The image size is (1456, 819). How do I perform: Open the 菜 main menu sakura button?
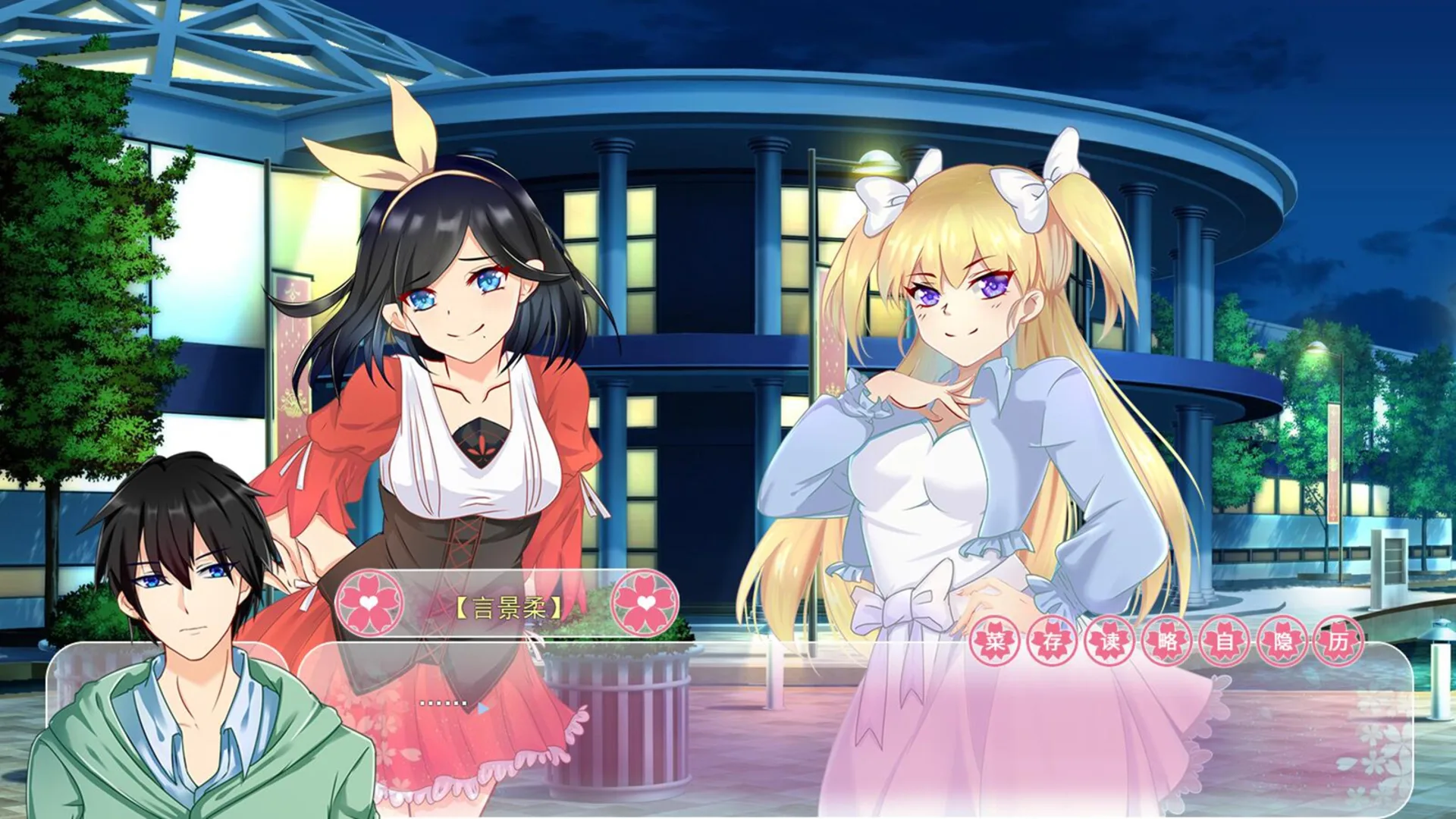(996, 641)
